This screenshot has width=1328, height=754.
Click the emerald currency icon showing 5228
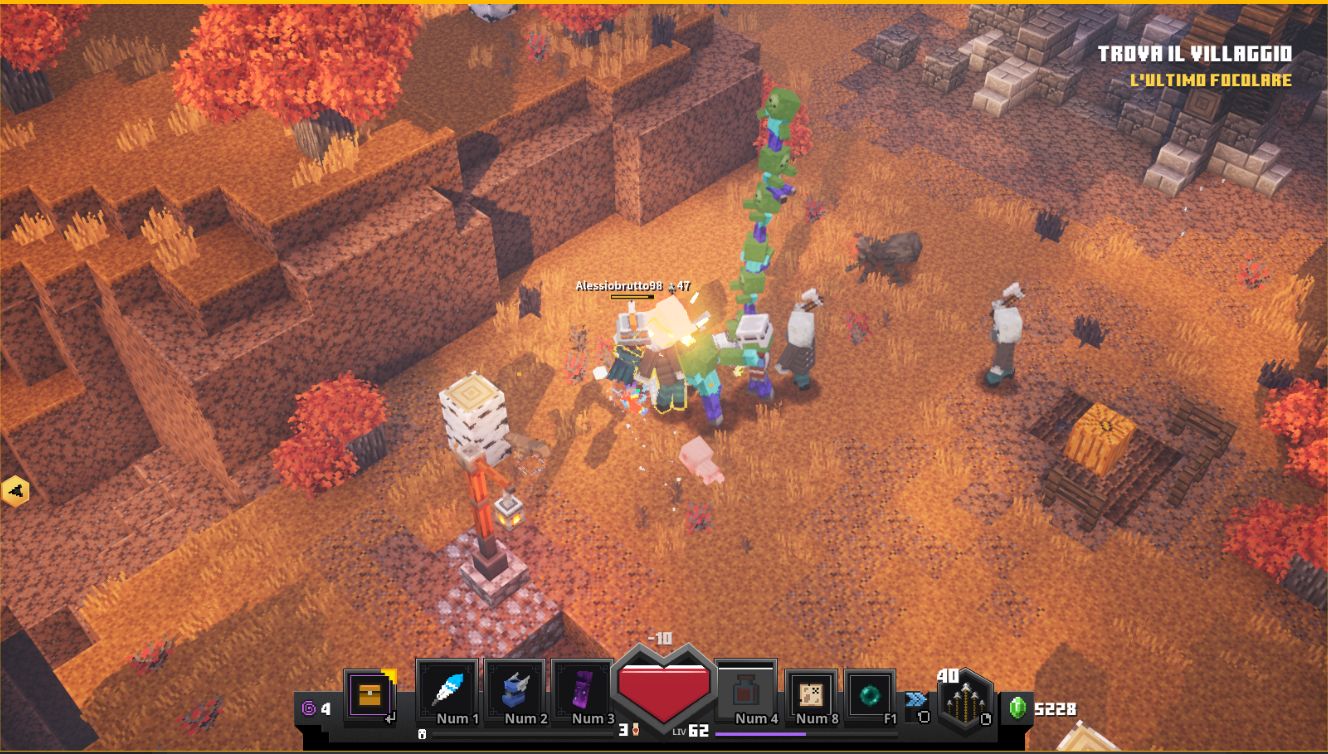pyautogui.click(x=1019, y=709)
